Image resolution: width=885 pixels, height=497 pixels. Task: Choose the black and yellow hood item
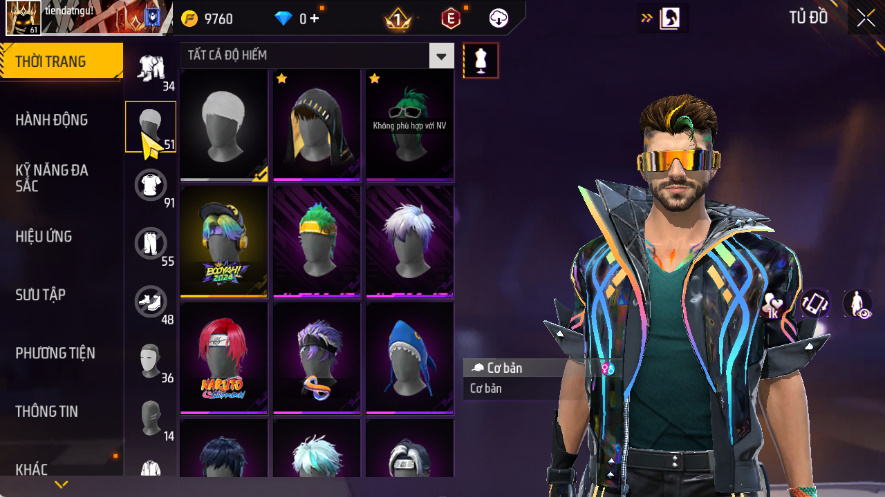pos(317,124)
